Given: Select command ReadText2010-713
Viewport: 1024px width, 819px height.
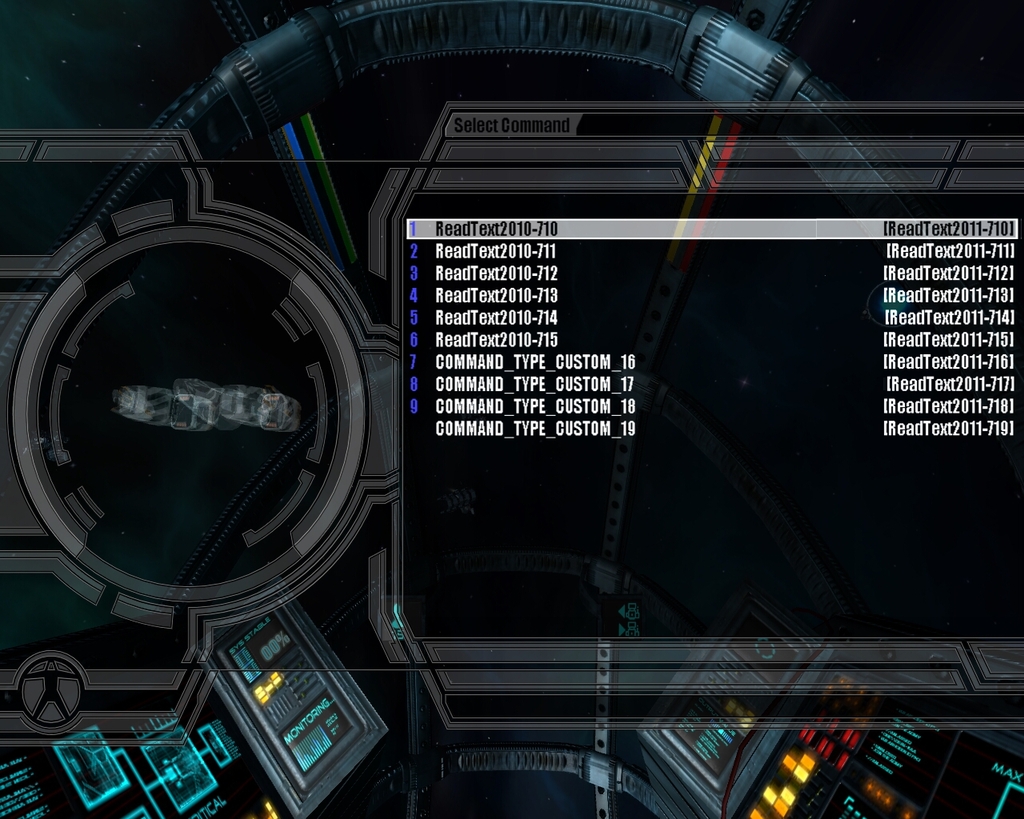Looking at the screenshot, I should point(496,296).
